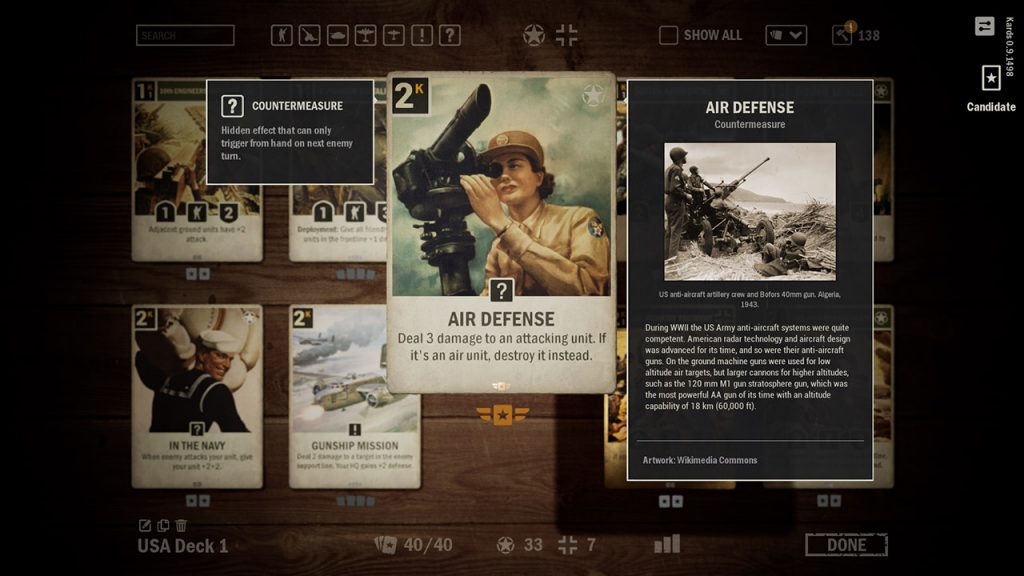Viewport: 1024px width, 576px height.
Task: Select the German cross nation filter
Action: (x=566, y=36)
